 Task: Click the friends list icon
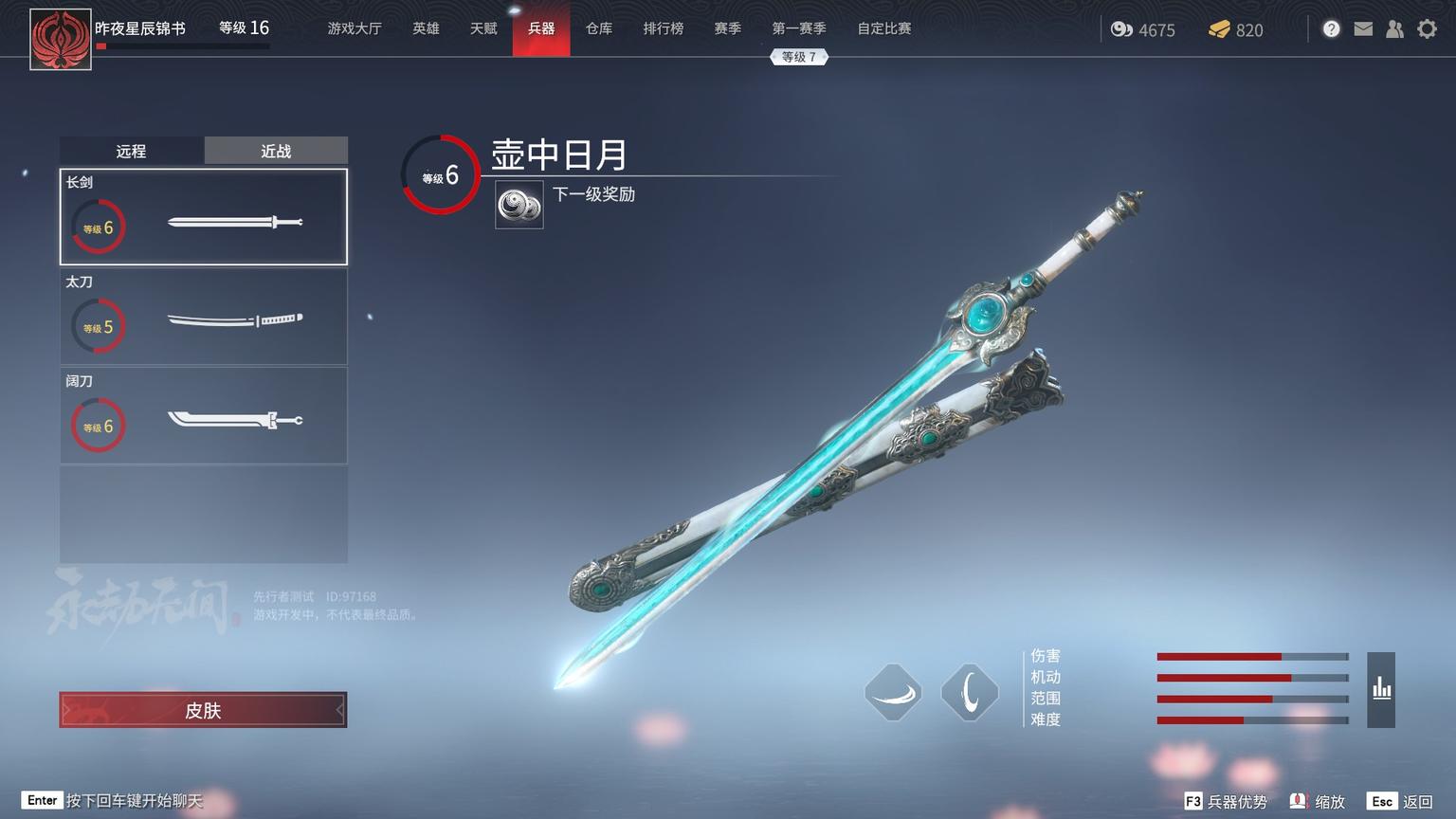pyautogui.click(x=1394, y=28)
